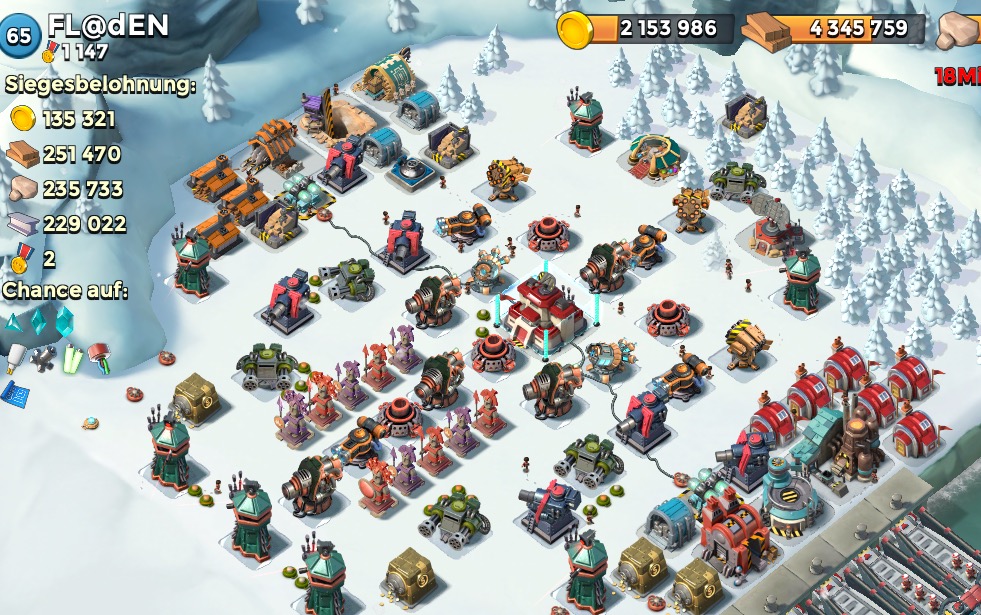Tap the gold resource bar

[x=648, y=28]
